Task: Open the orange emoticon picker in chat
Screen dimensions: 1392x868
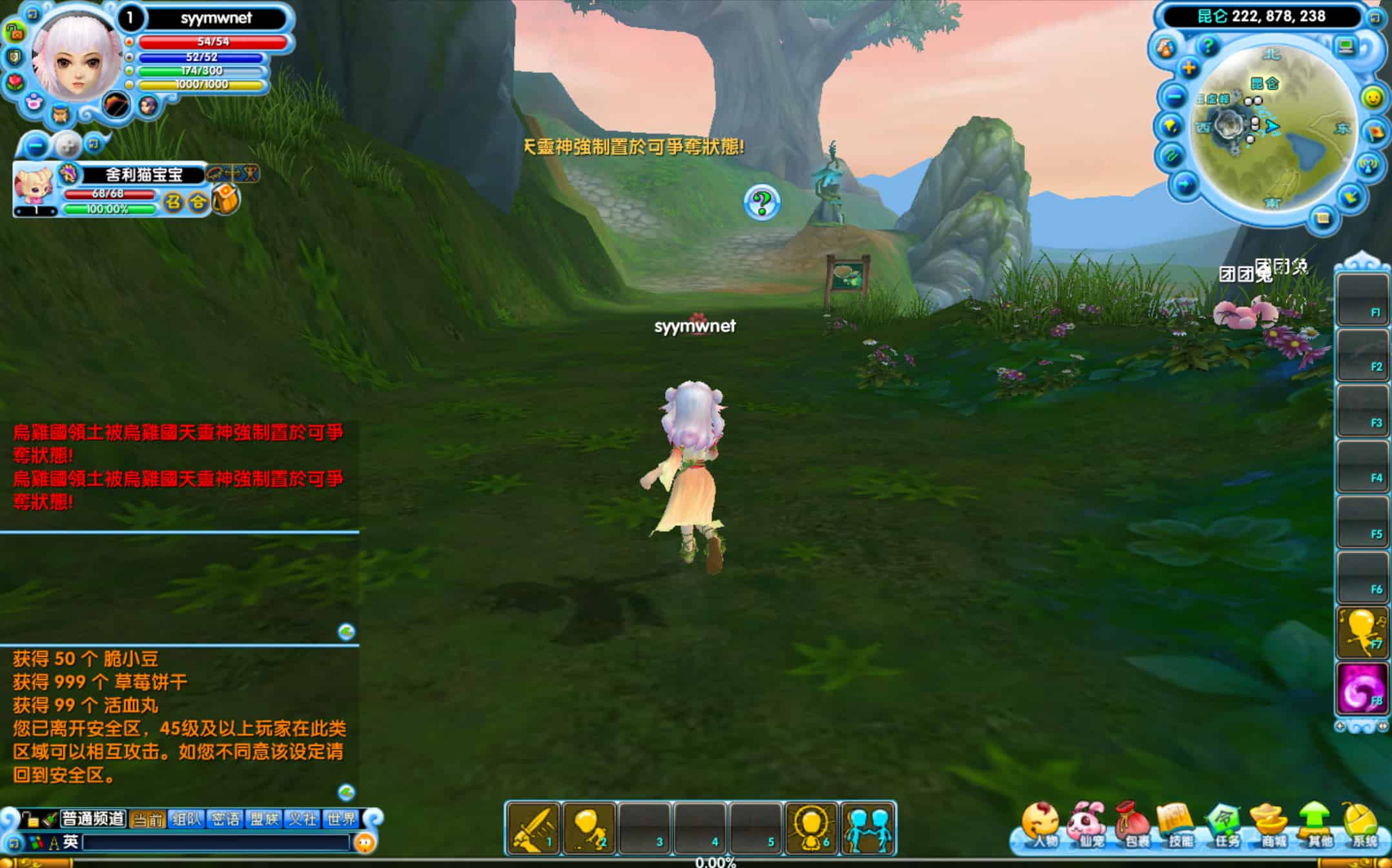Action: [365, 842]
